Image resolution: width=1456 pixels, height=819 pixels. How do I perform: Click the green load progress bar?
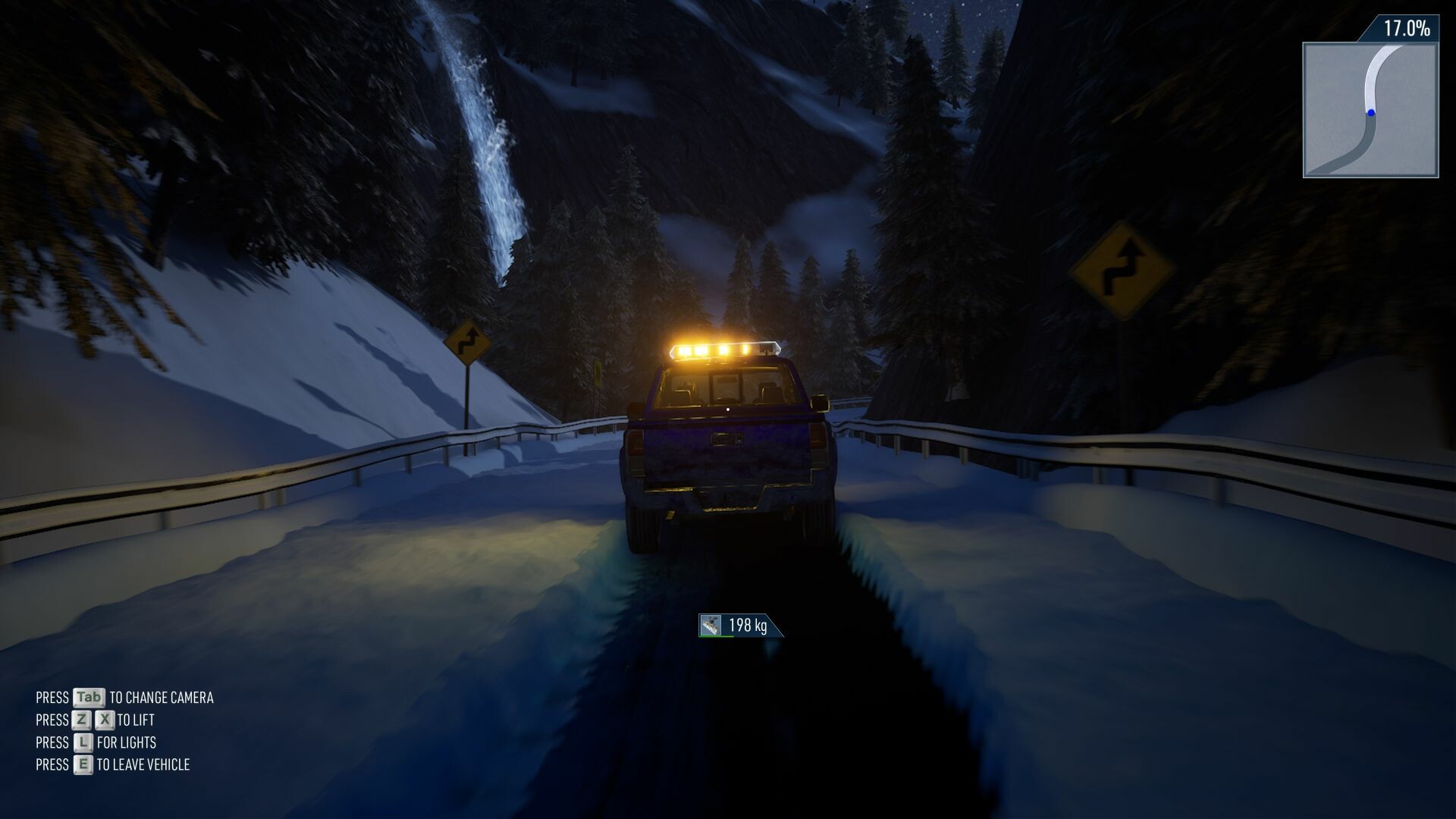pyautogui.click(x=716, y=637)
